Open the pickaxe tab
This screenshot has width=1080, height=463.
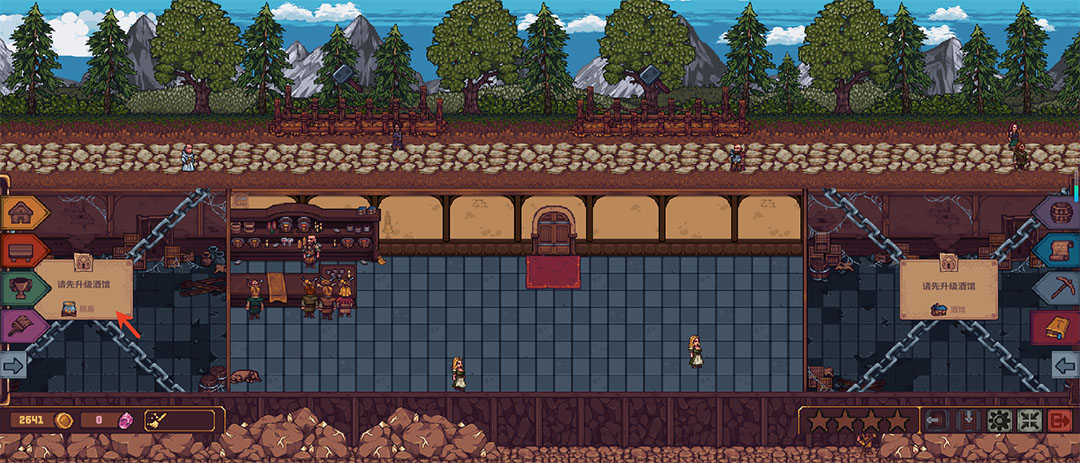pos(1057,288)
